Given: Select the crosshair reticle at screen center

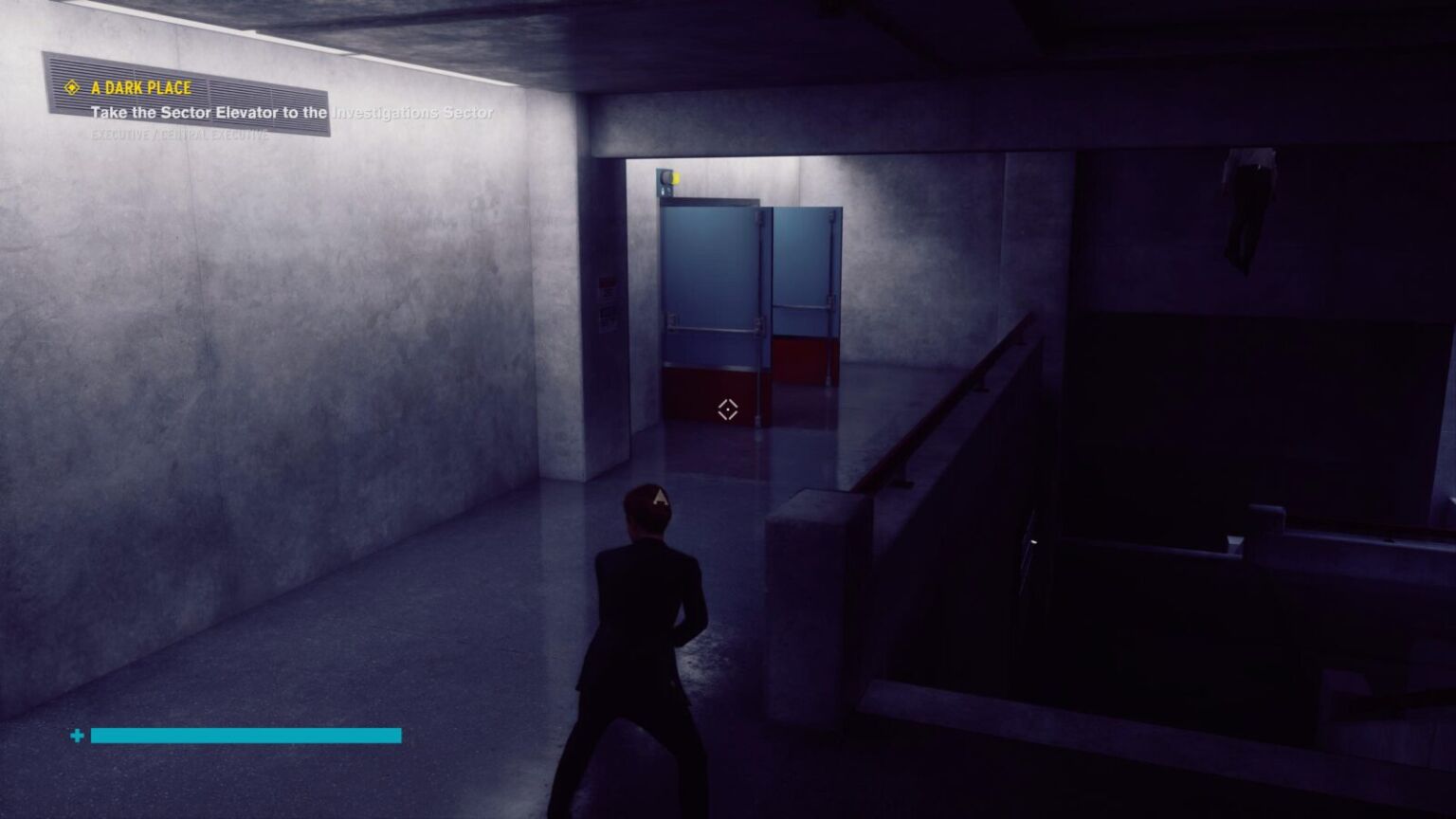Looking at the screenshot, I should tap(727, 409).
